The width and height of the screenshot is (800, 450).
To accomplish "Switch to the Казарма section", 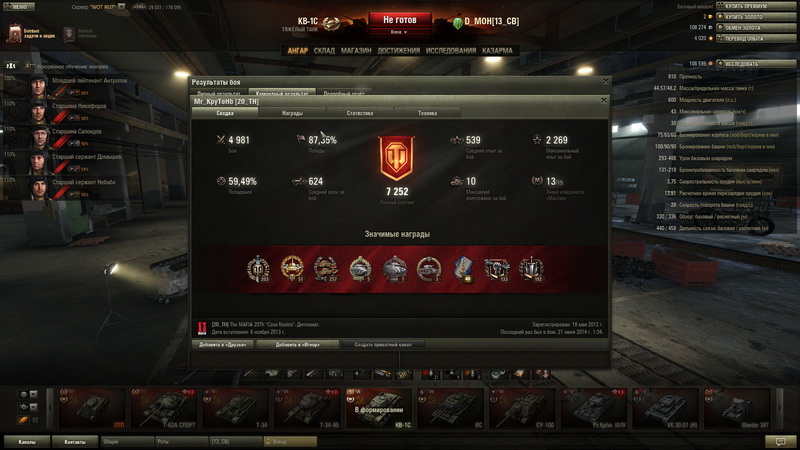I will (x=497, y=50).
